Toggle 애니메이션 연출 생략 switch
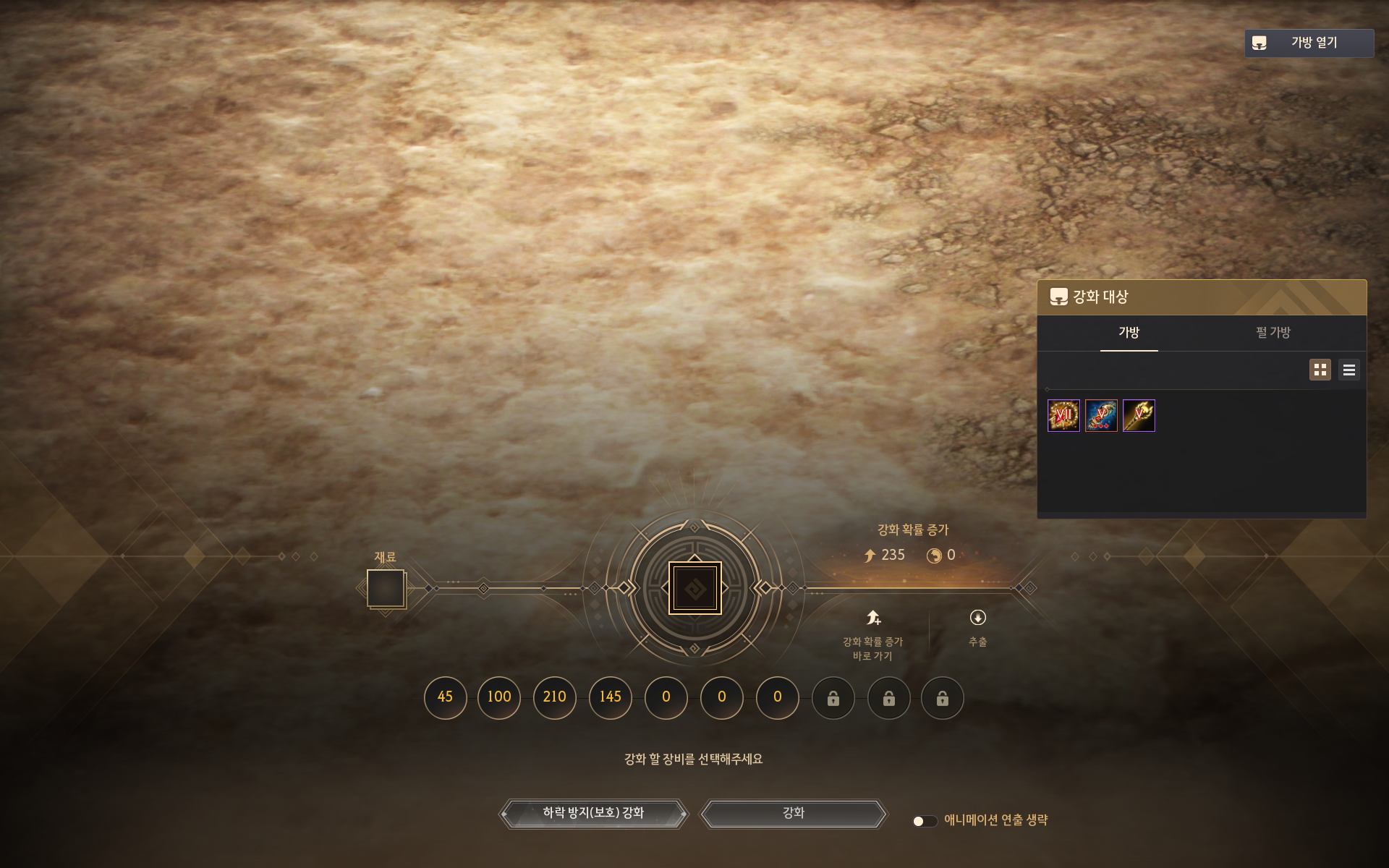Image resolution: width=1389 pixels, height=868 pixels. tap(925, 821)
